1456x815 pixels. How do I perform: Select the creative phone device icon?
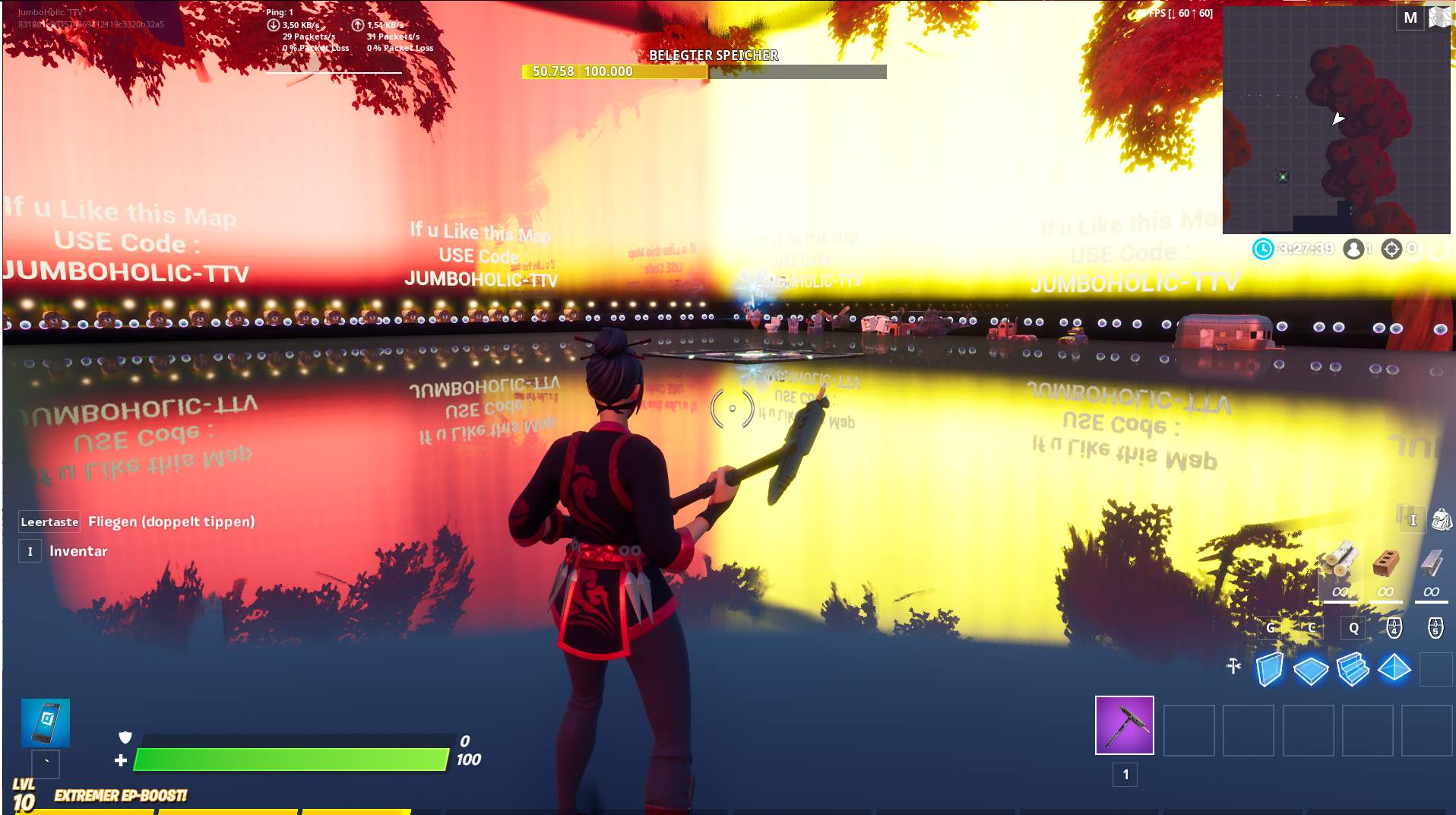coord(47,724)
